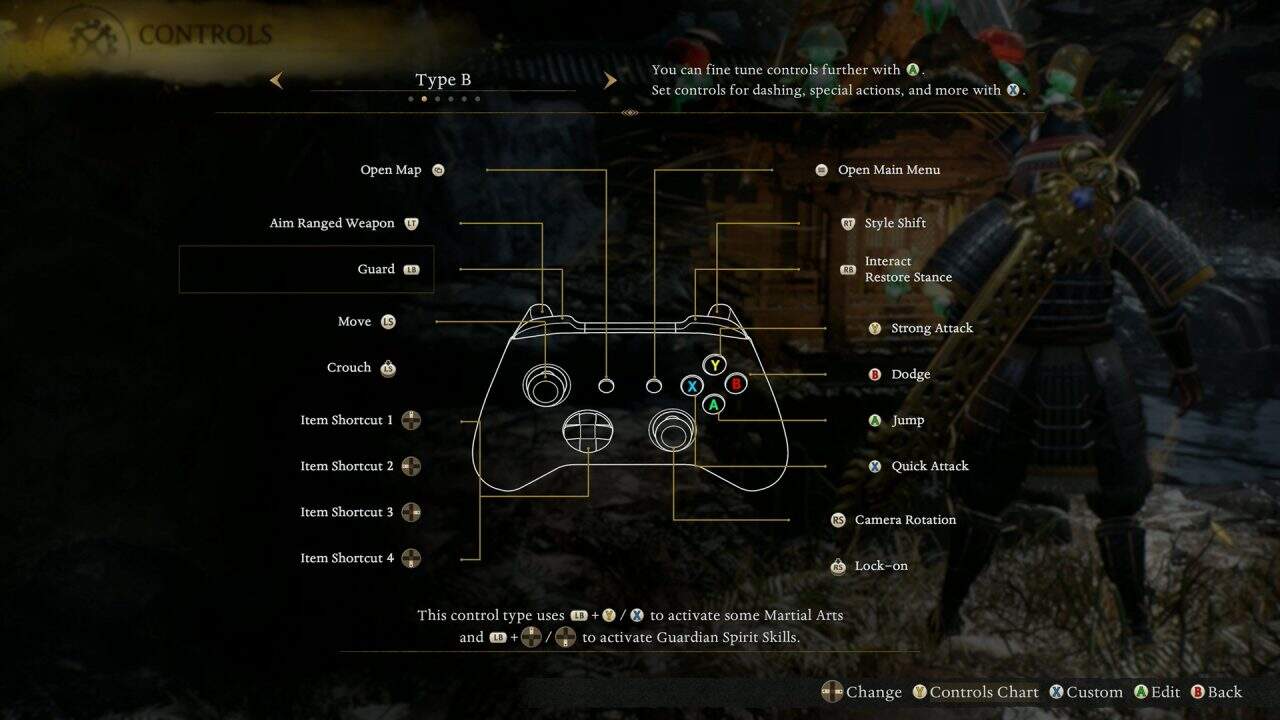
Task: Click the X Quick Attack button icon
Action: tap(877, 466)
